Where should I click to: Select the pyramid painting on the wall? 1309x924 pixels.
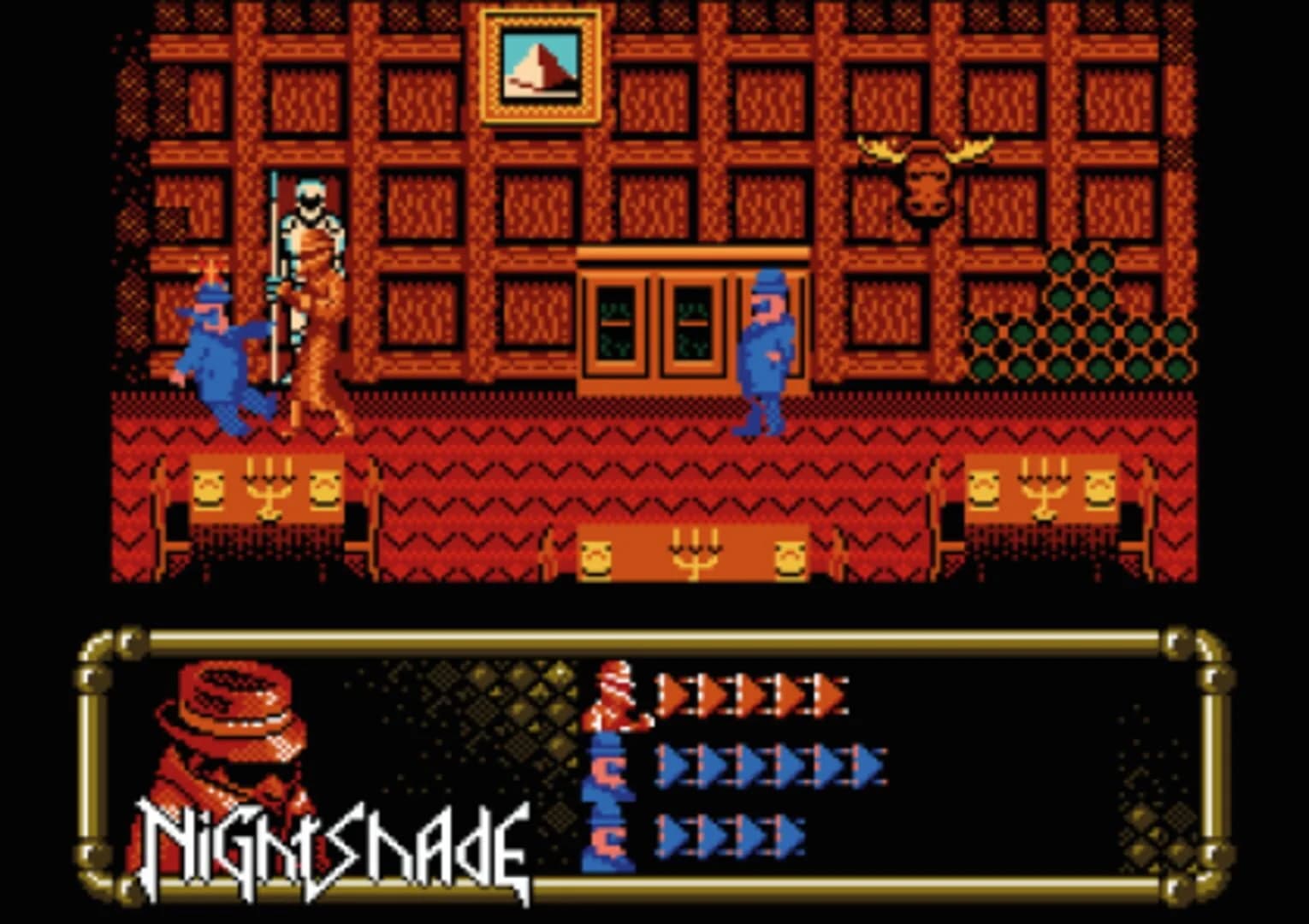click(542, 64)
